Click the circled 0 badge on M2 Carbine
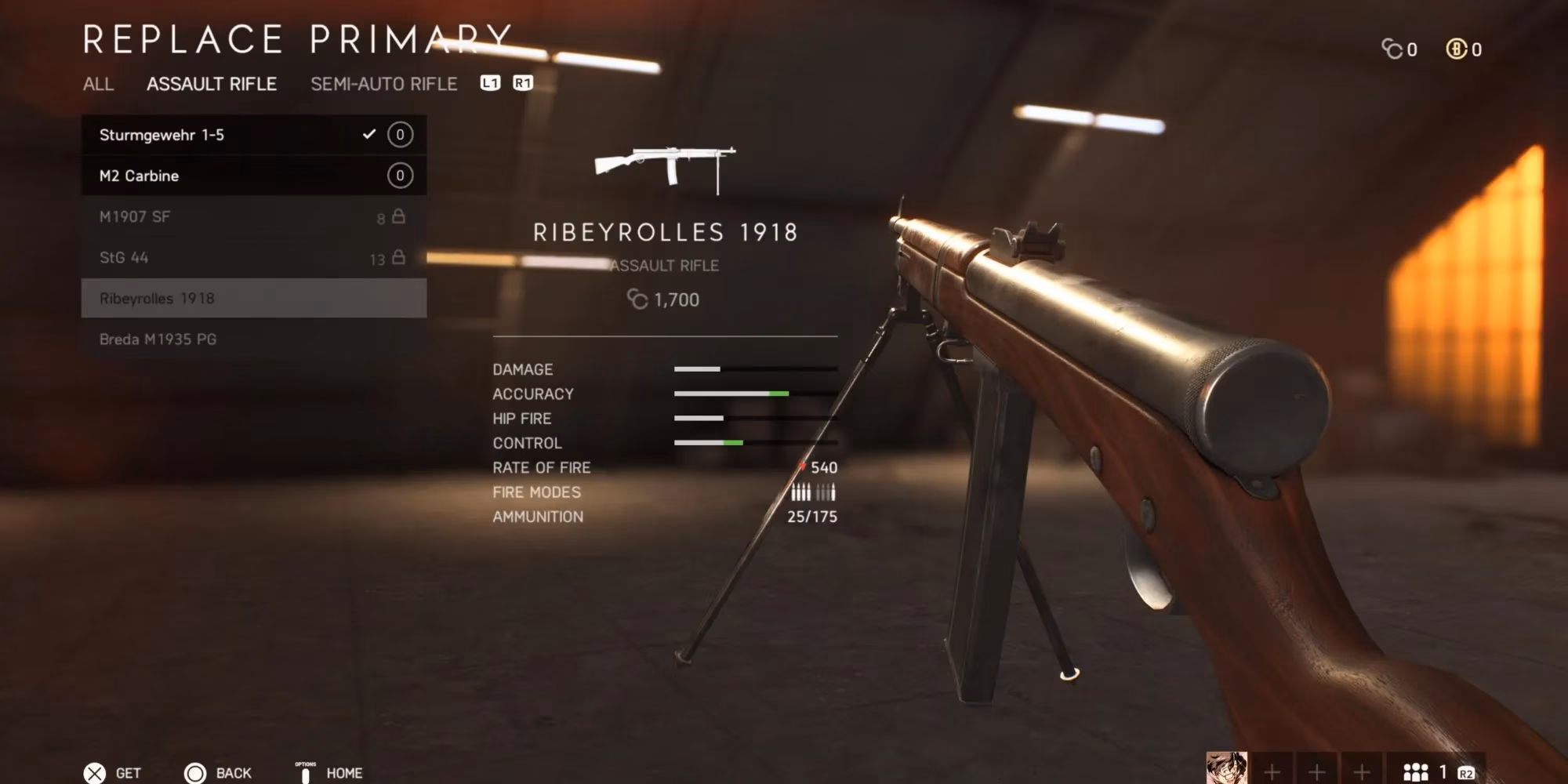1568x784 pixels. [x=399, y=175]
